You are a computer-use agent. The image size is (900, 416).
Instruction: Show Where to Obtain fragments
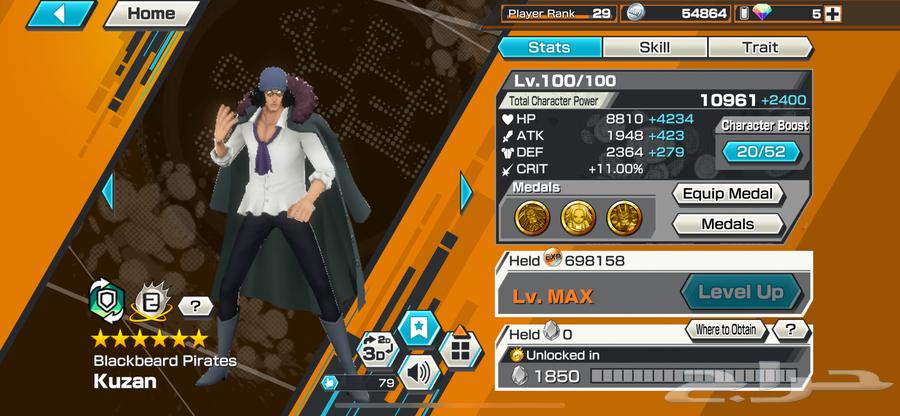tap(726, 330)
